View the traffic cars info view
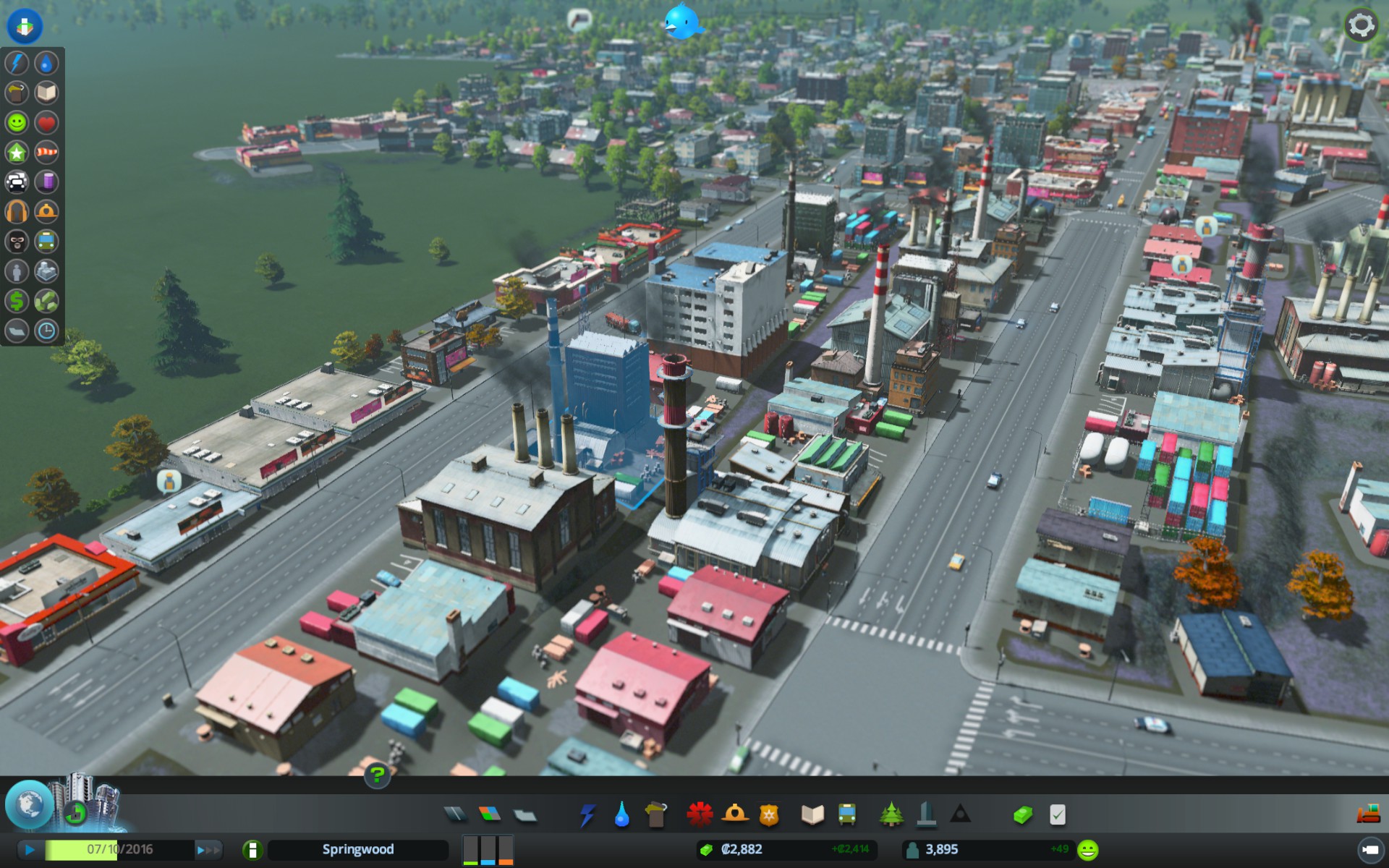The width and height of the screenshot is (1389, 868). pyautogui.click(x=17, y=182)
